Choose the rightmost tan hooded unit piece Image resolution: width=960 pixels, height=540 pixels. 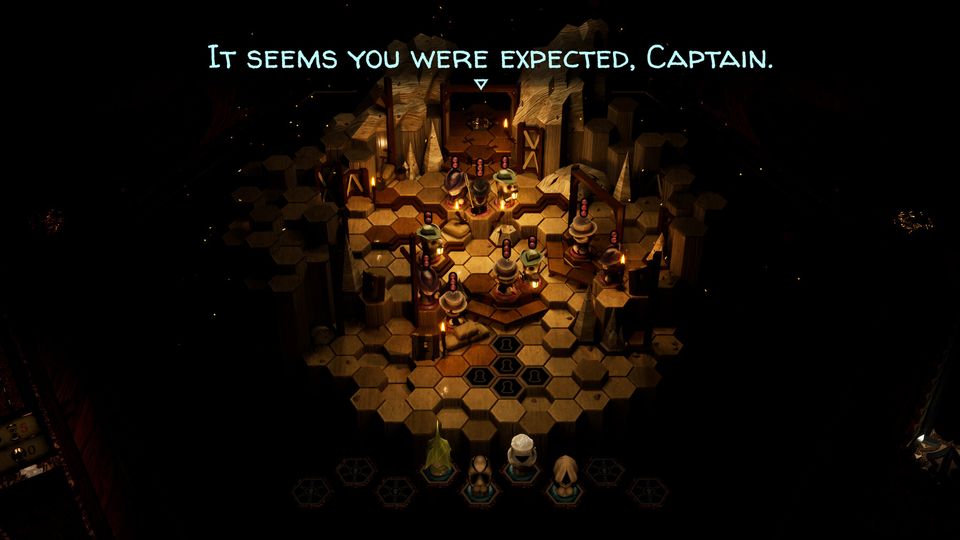(x=565, y=472)
